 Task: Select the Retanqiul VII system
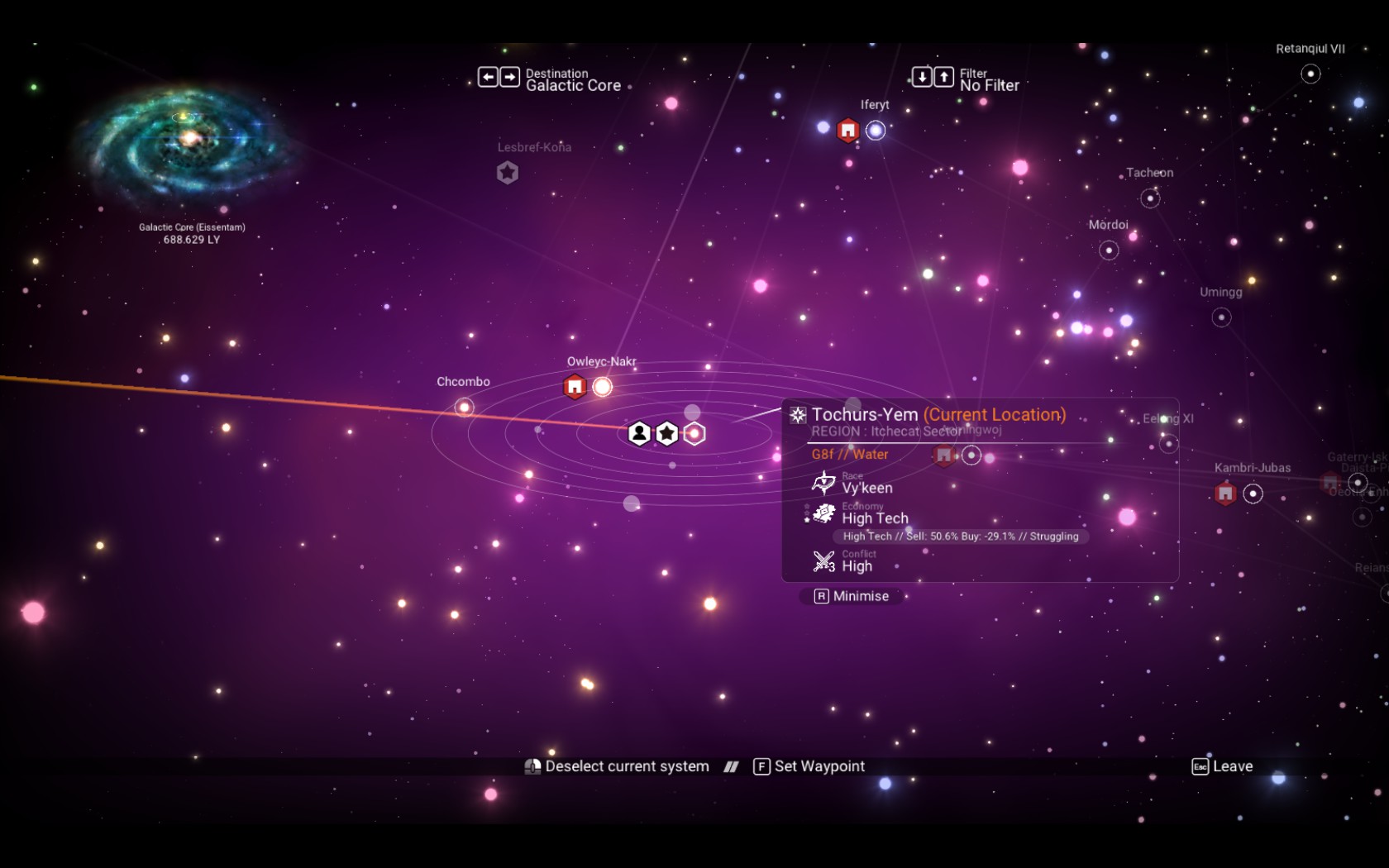coord(1310,74)
